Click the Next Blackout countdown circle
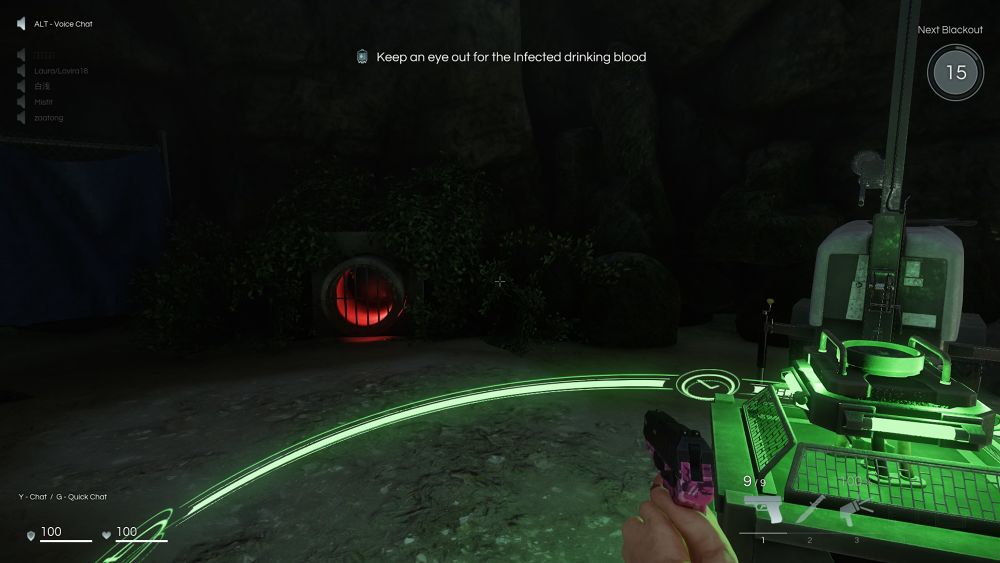Image resolution: width=1000 pixels, height=563 pixels. coord(956,73)
